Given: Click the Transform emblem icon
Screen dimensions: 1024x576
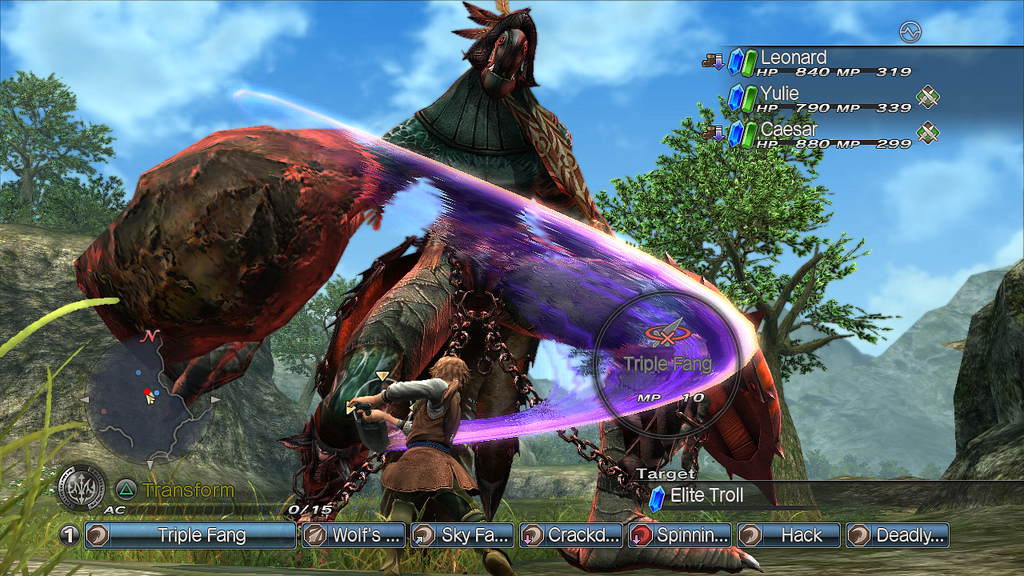Looking at the screenshot, I should point(81,489).
